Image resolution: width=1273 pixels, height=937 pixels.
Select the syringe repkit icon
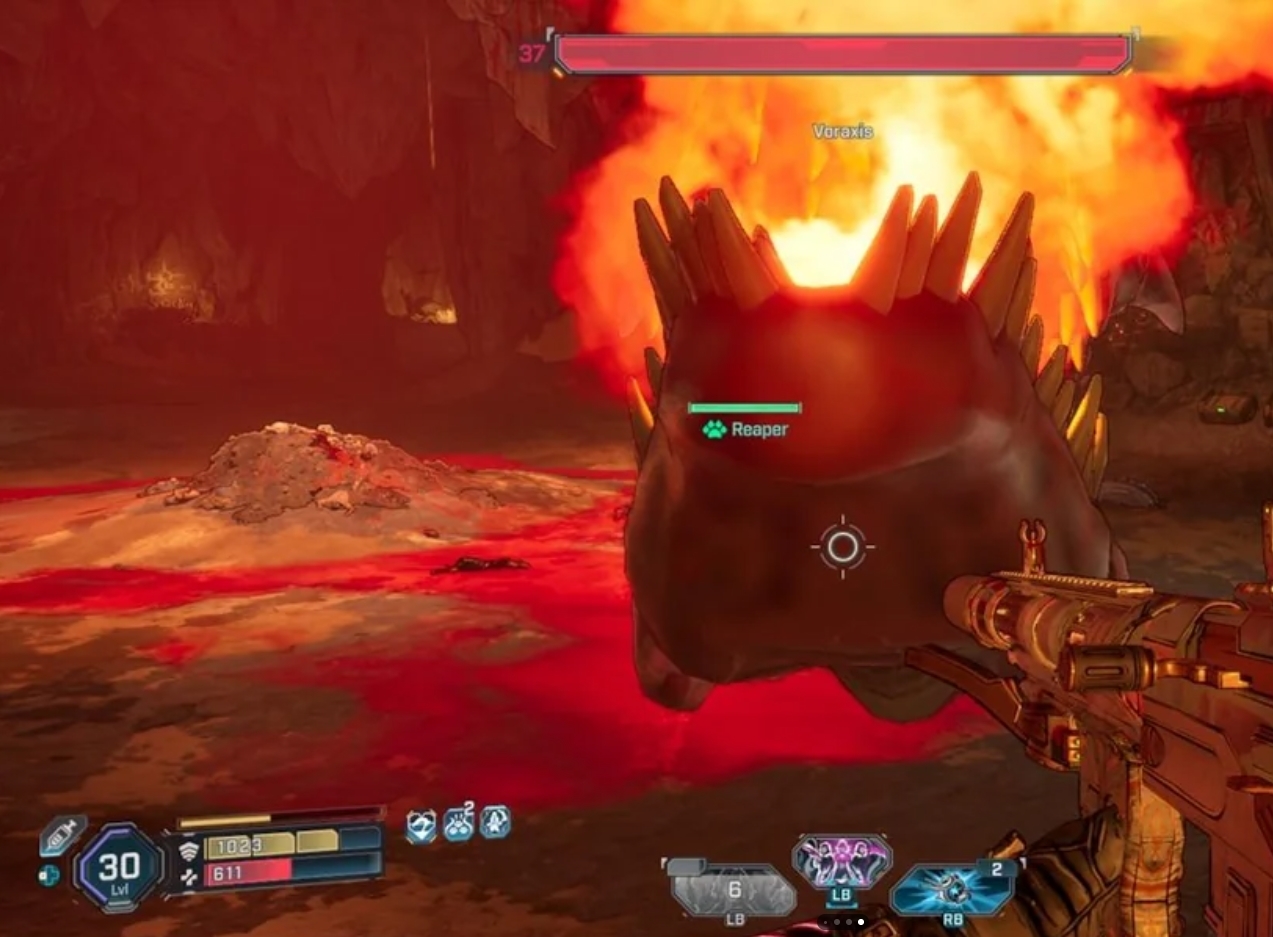click(x=63, y=835)
